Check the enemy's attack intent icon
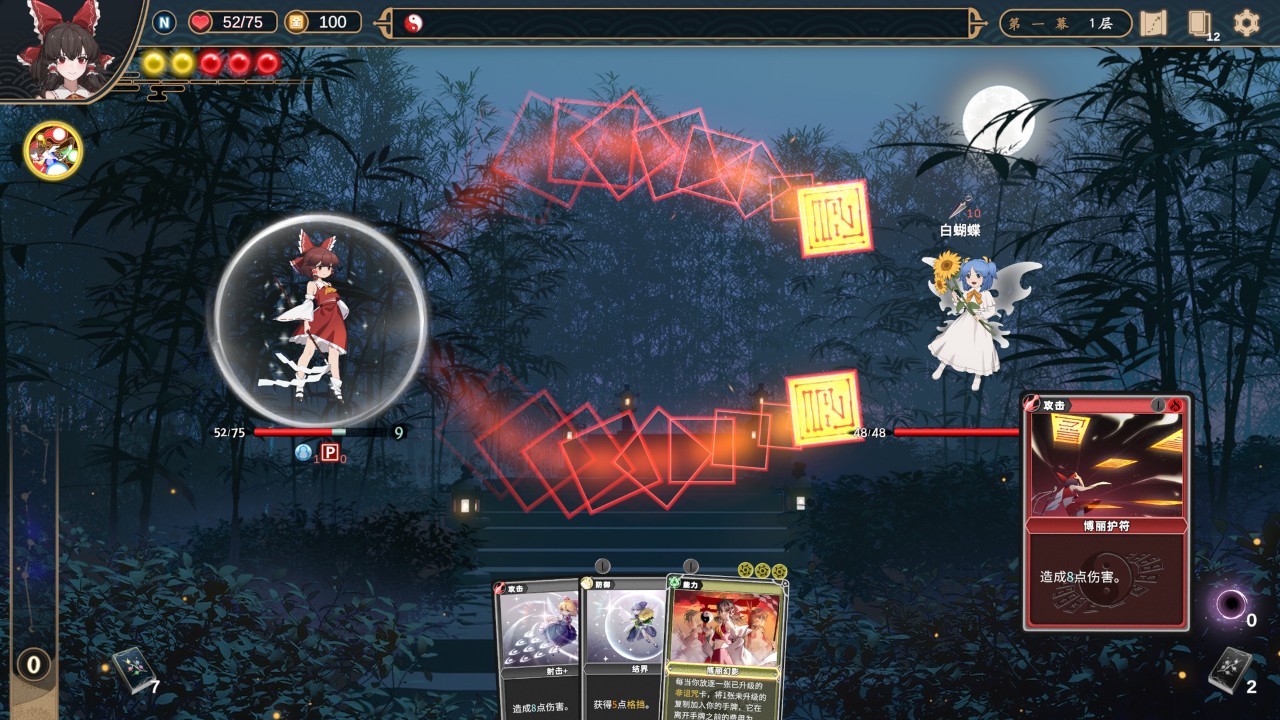 pyautogui.click(x=960, y=210)
